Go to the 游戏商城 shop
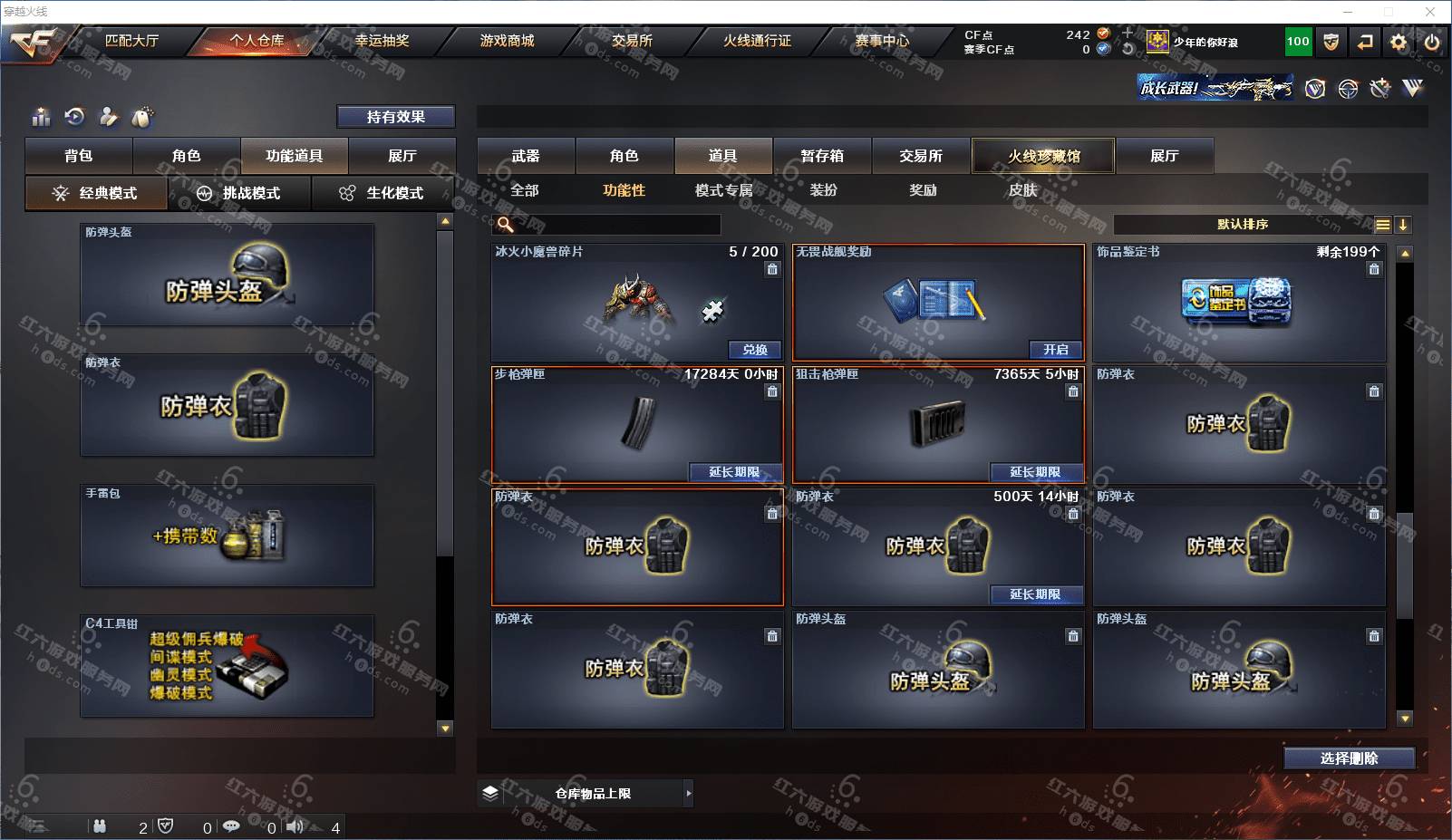Image resolution: width=1452 pixels, height=840 pixels. (x=507, y=41)
